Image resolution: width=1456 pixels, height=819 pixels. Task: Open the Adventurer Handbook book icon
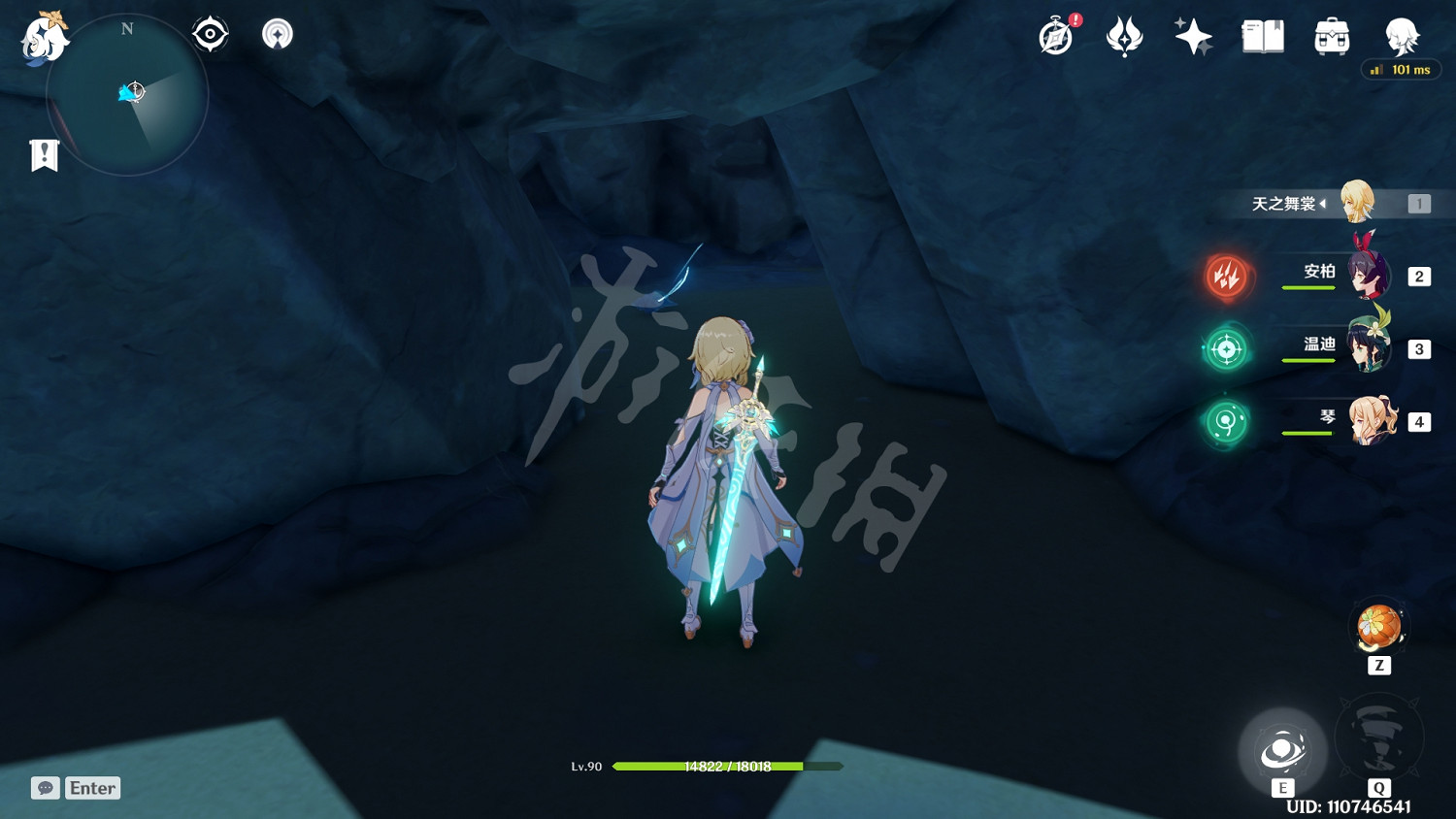(x=1261, y=36)
